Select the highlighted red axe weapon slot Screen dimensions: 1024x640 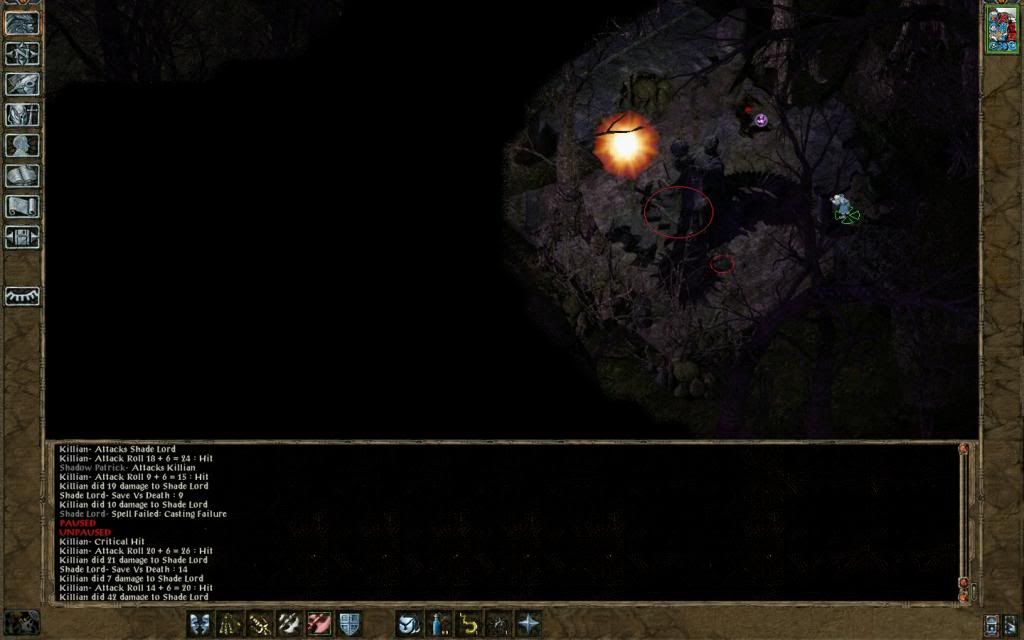pyautogui.click(x=319, y=624)
